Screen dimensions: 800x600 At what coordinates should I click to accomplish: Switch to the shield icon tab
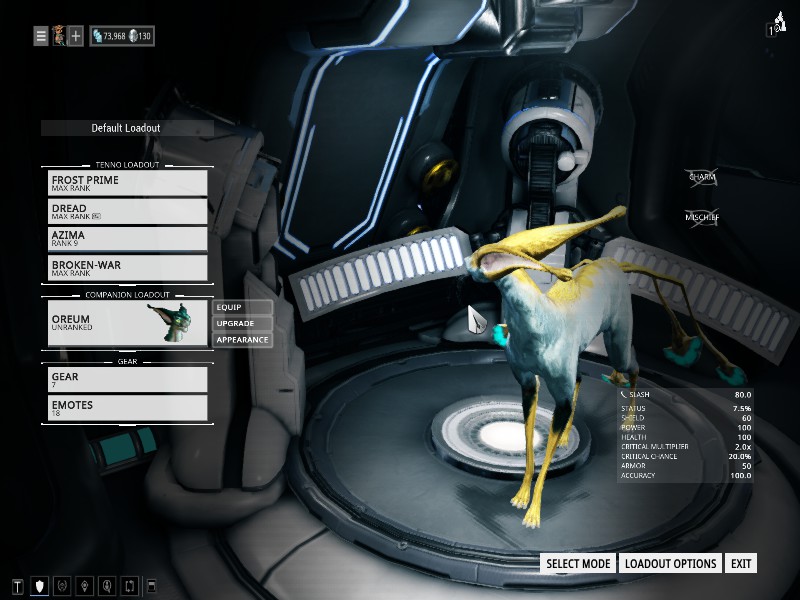[40, 586]
